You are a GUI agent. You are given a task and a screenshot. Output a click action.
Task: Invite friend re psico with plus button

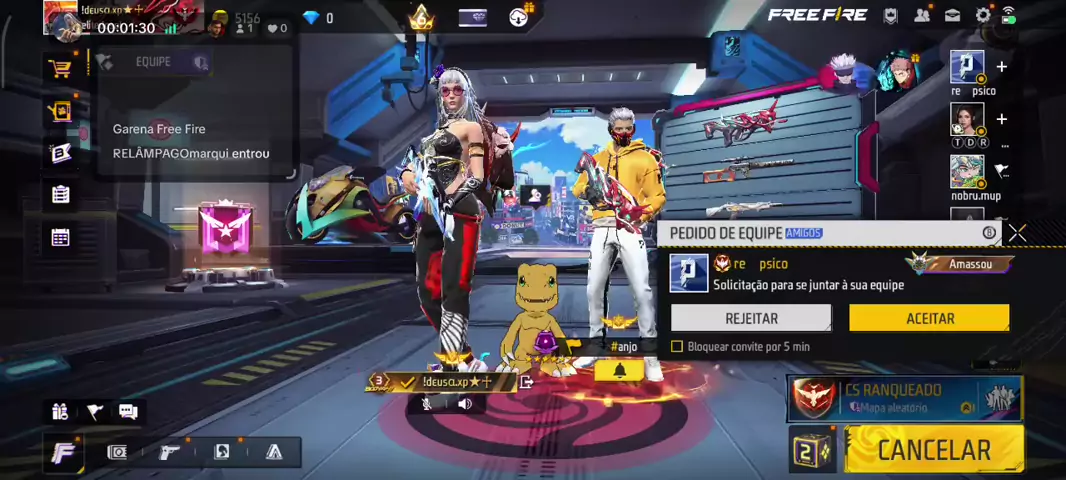tap(1001, 67)
